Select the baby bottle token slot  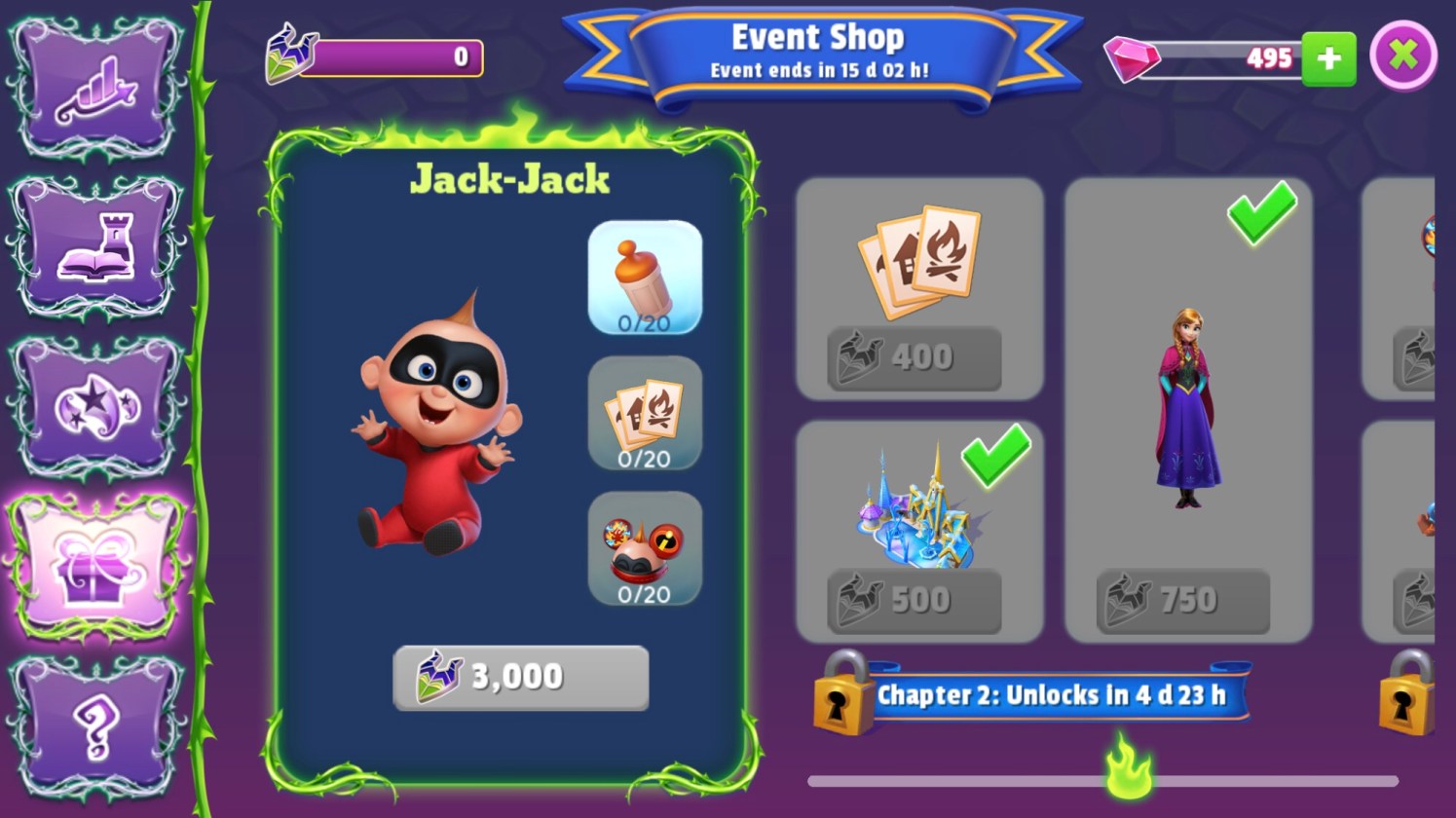(x=645, y=278)
